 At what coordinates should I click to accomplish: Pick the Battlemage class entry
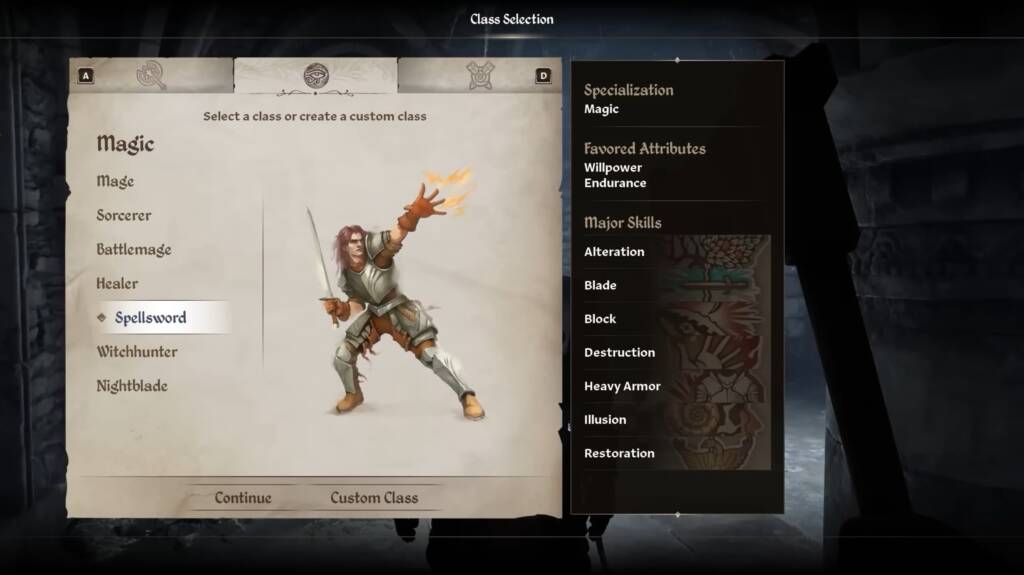tap(134, 249)
